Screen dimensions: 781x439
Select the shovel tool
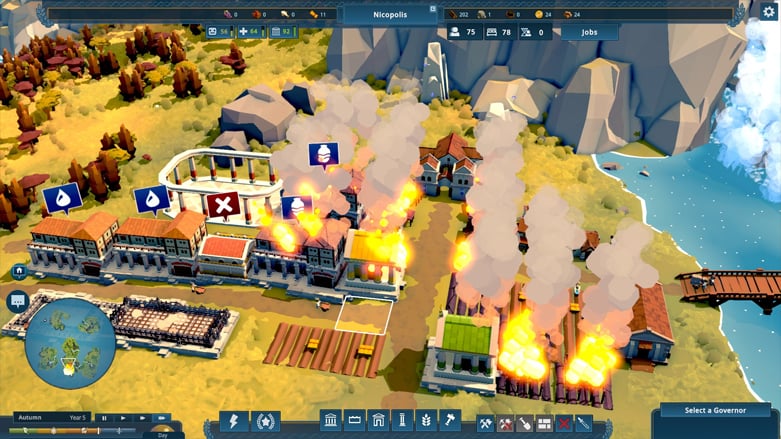click(525, 423)
